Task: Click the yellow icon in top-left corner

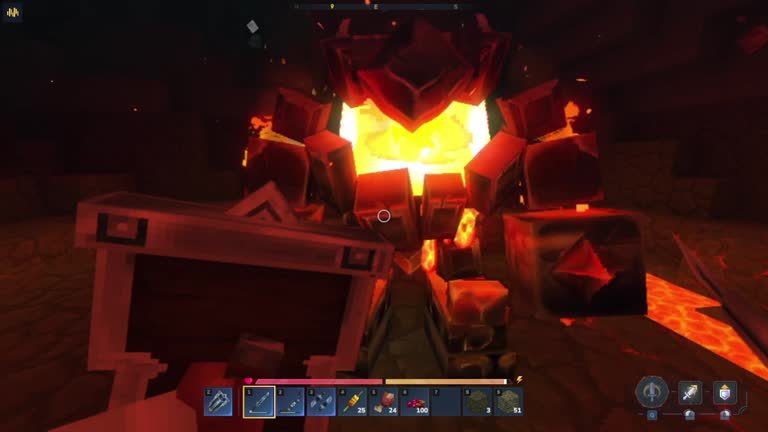Action: point(13,12)
